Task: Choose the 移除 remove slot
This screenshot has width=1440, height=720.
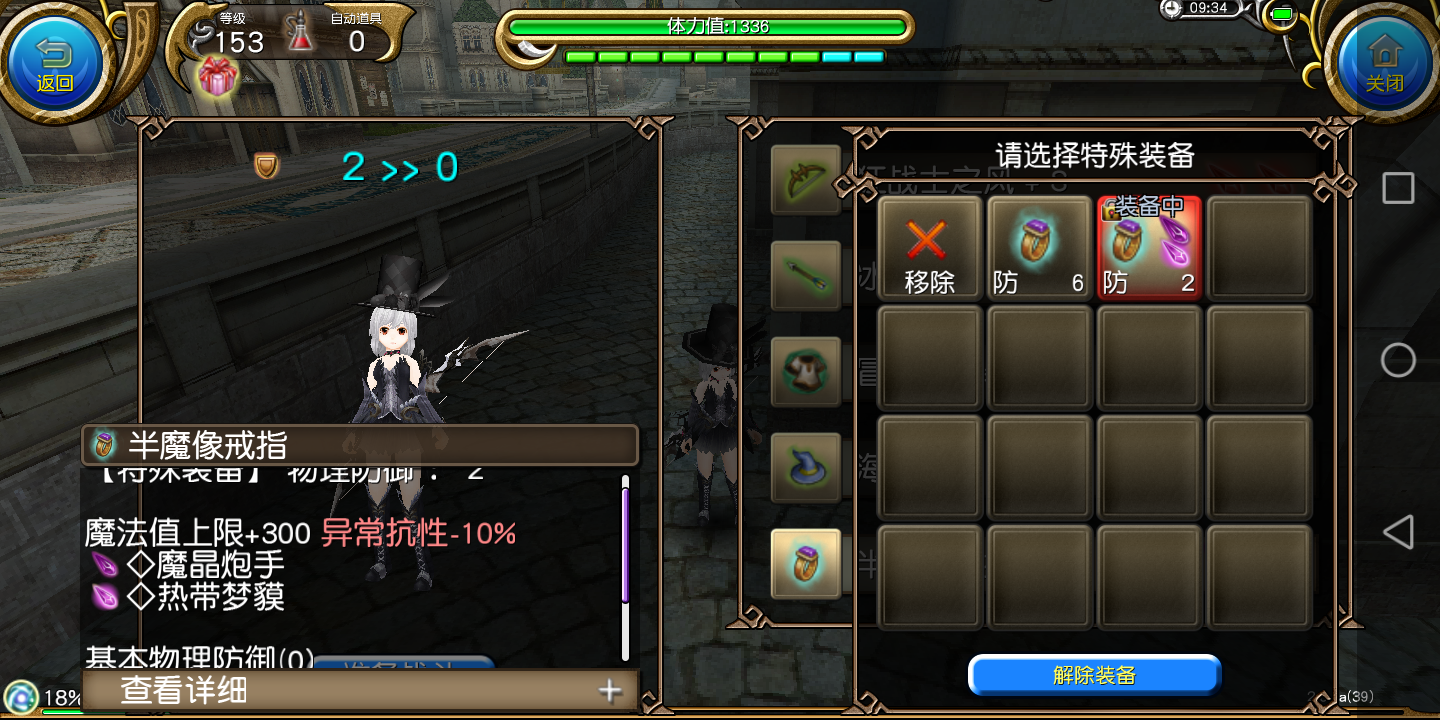Action: click(929, 248)
